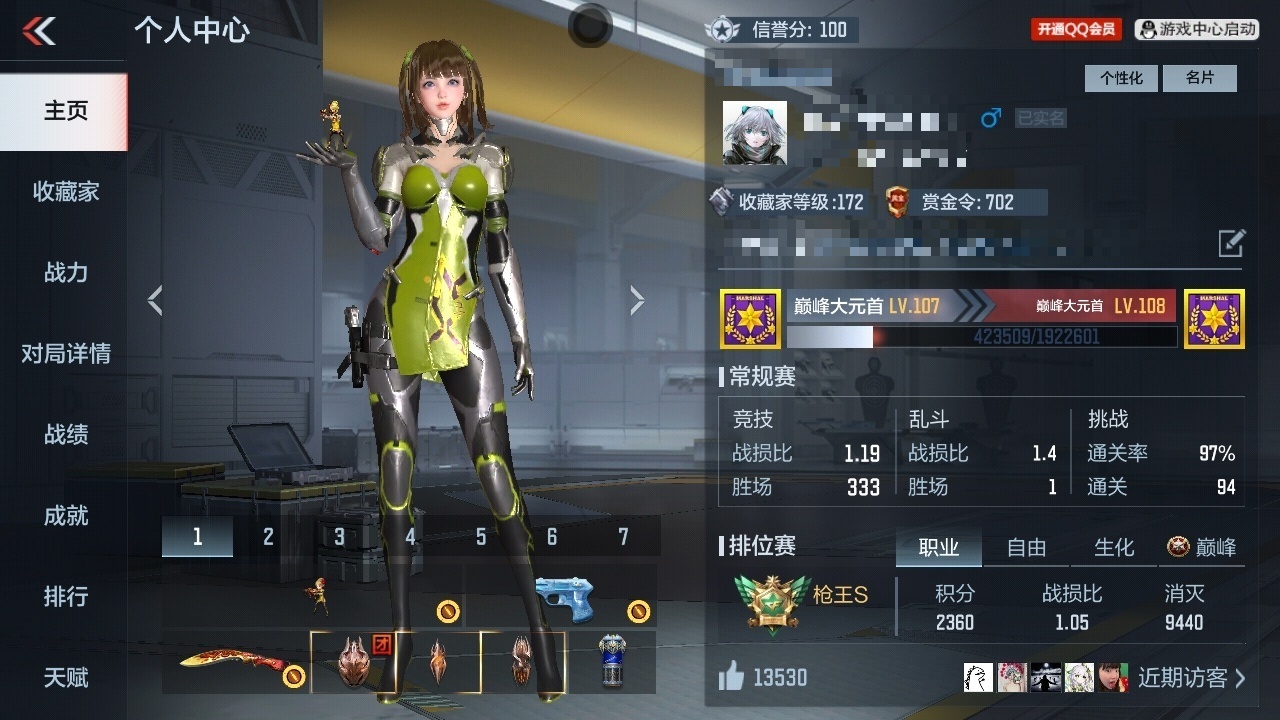Click the thumbs-up like icon

pos(729,677)
